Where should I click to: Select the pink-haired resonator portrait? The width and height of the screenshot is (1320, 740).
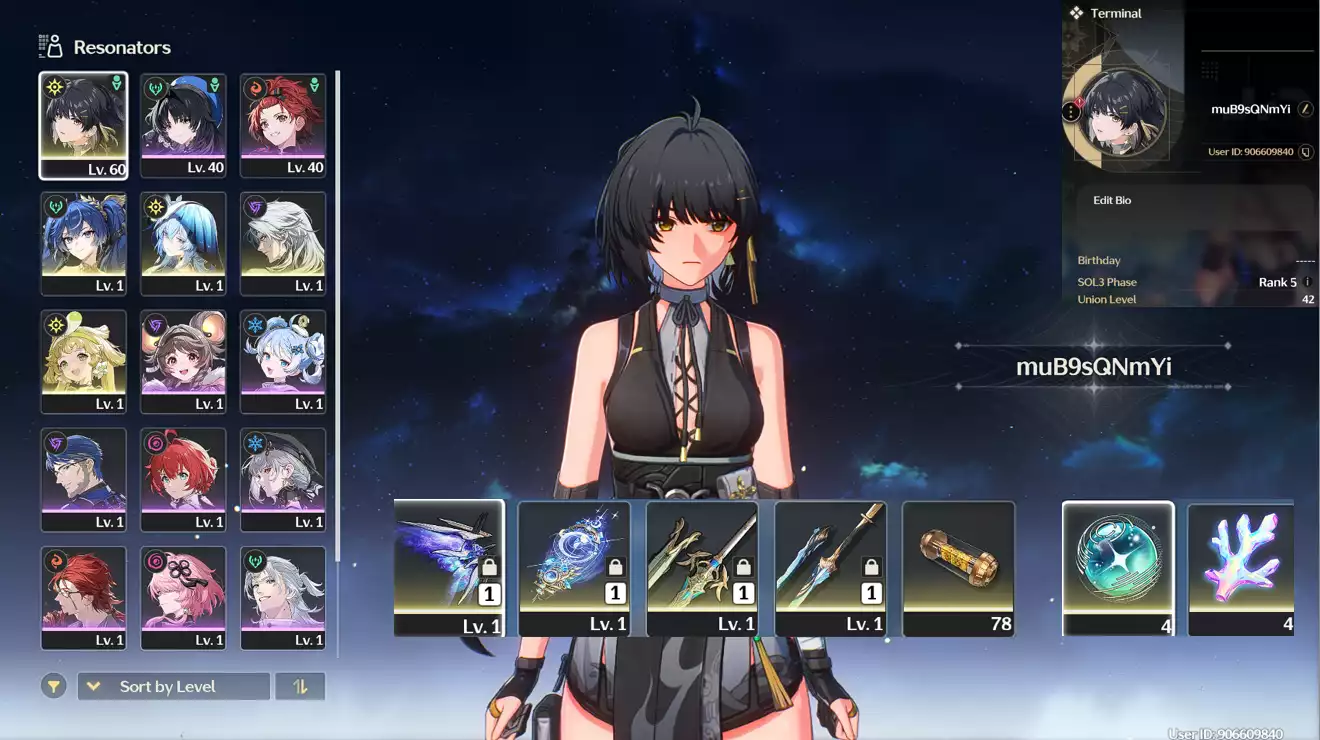[183, 597]
